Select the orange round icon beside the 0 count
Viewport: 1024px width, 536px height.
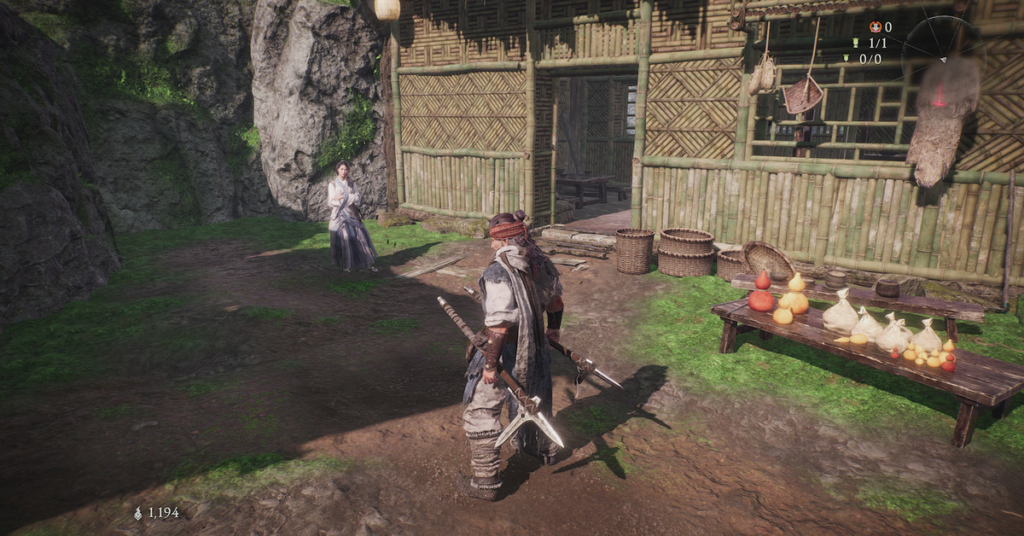coord(875,28)
